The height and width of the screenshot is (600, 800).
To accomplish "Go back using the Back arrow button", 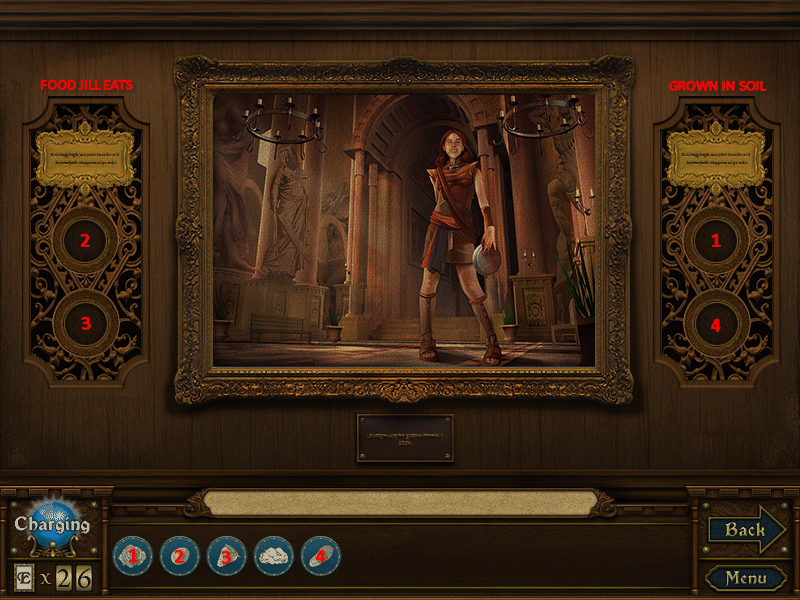I will (745, 530).
